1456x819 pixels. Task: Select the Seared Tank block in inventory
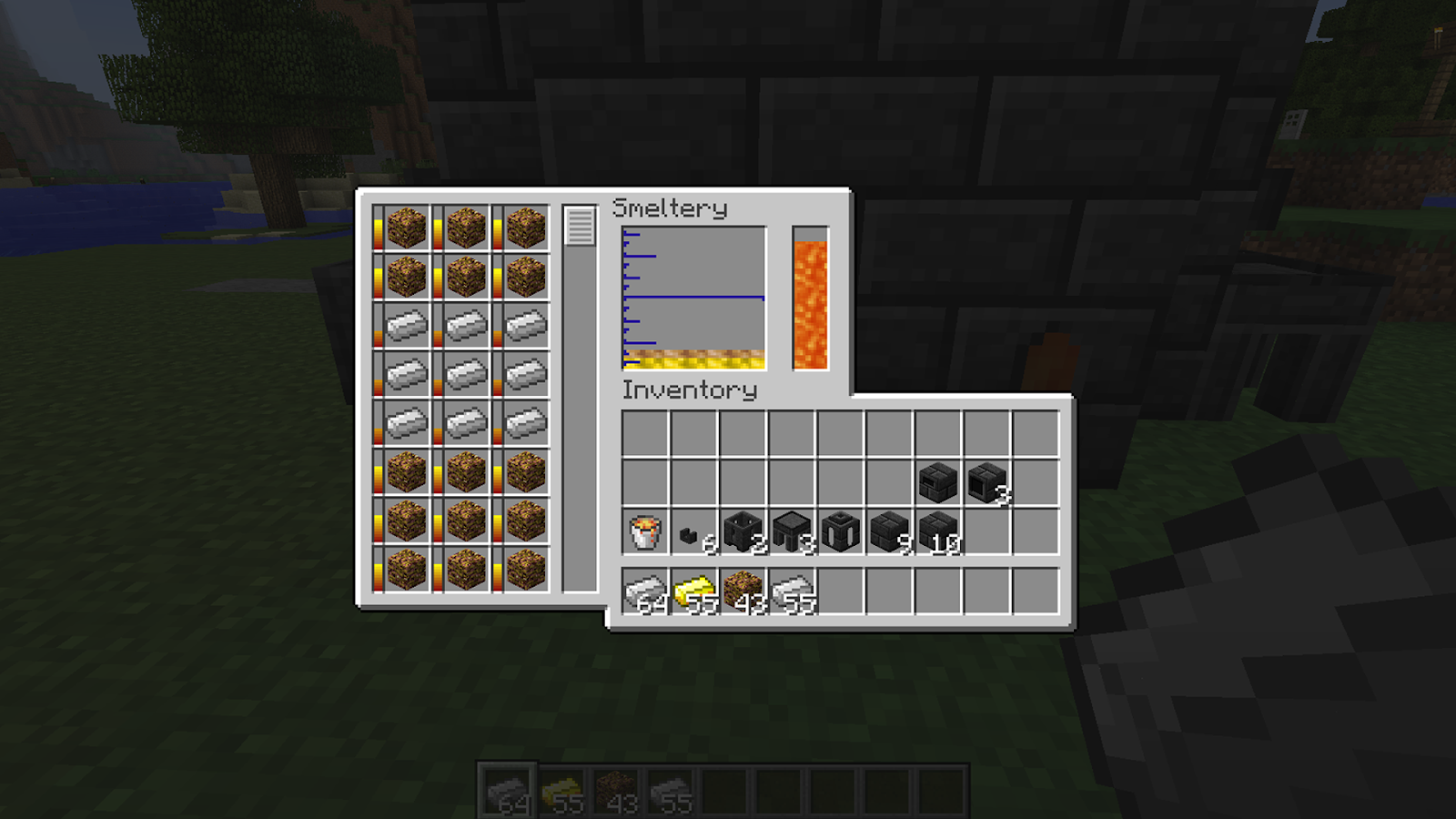click(839, 532)
